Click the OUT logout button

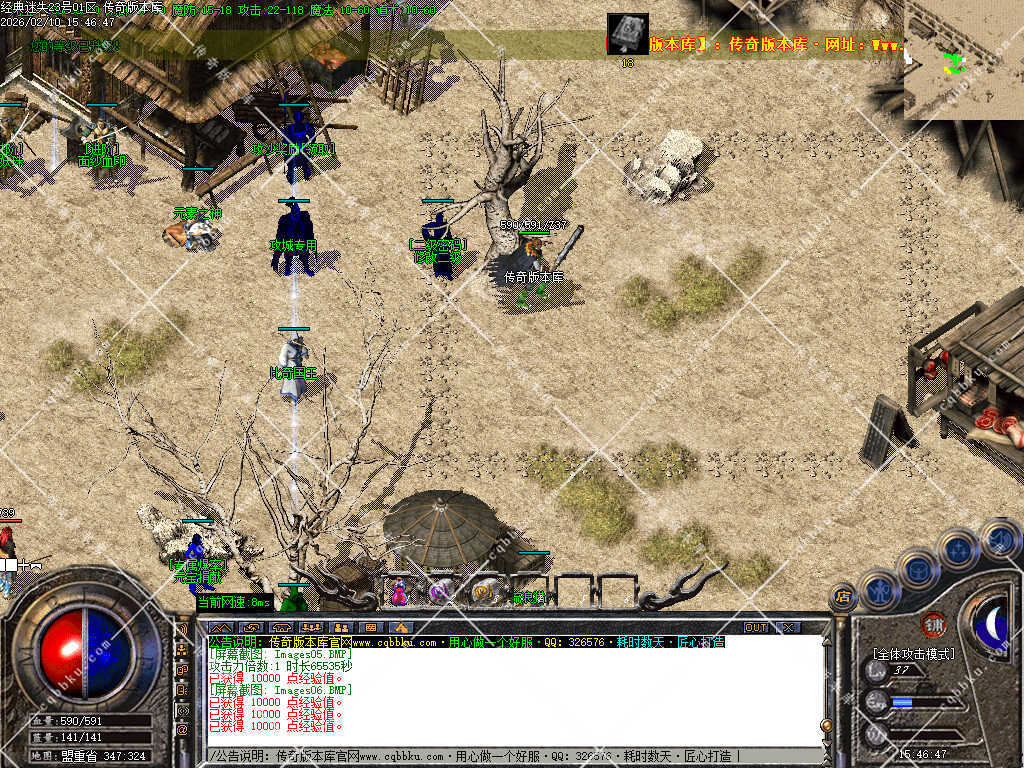pyautogui.click(x=756, y=628)
